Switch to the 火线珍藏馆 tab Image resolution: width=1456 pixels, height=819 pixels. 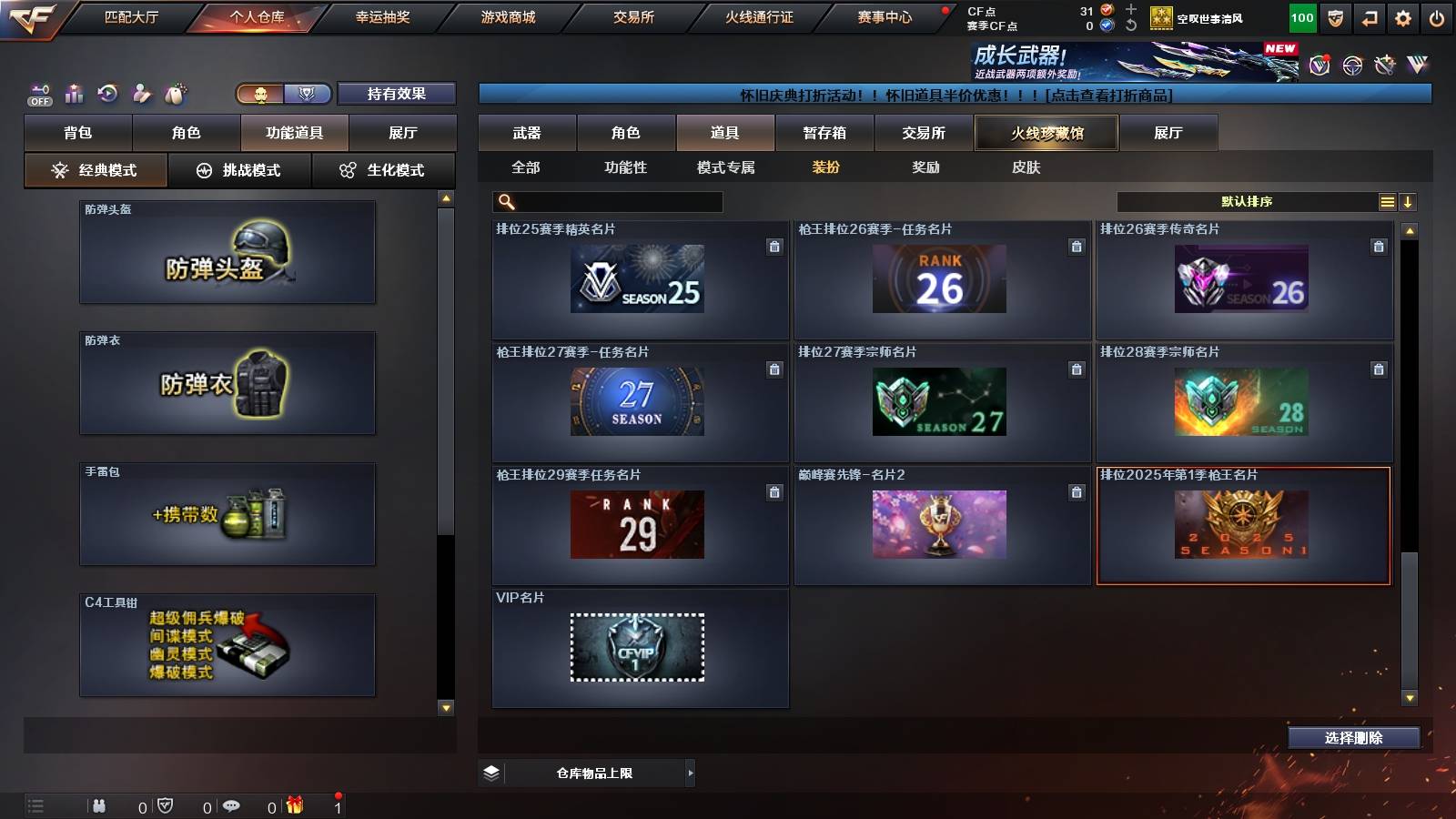[1046, 132]
